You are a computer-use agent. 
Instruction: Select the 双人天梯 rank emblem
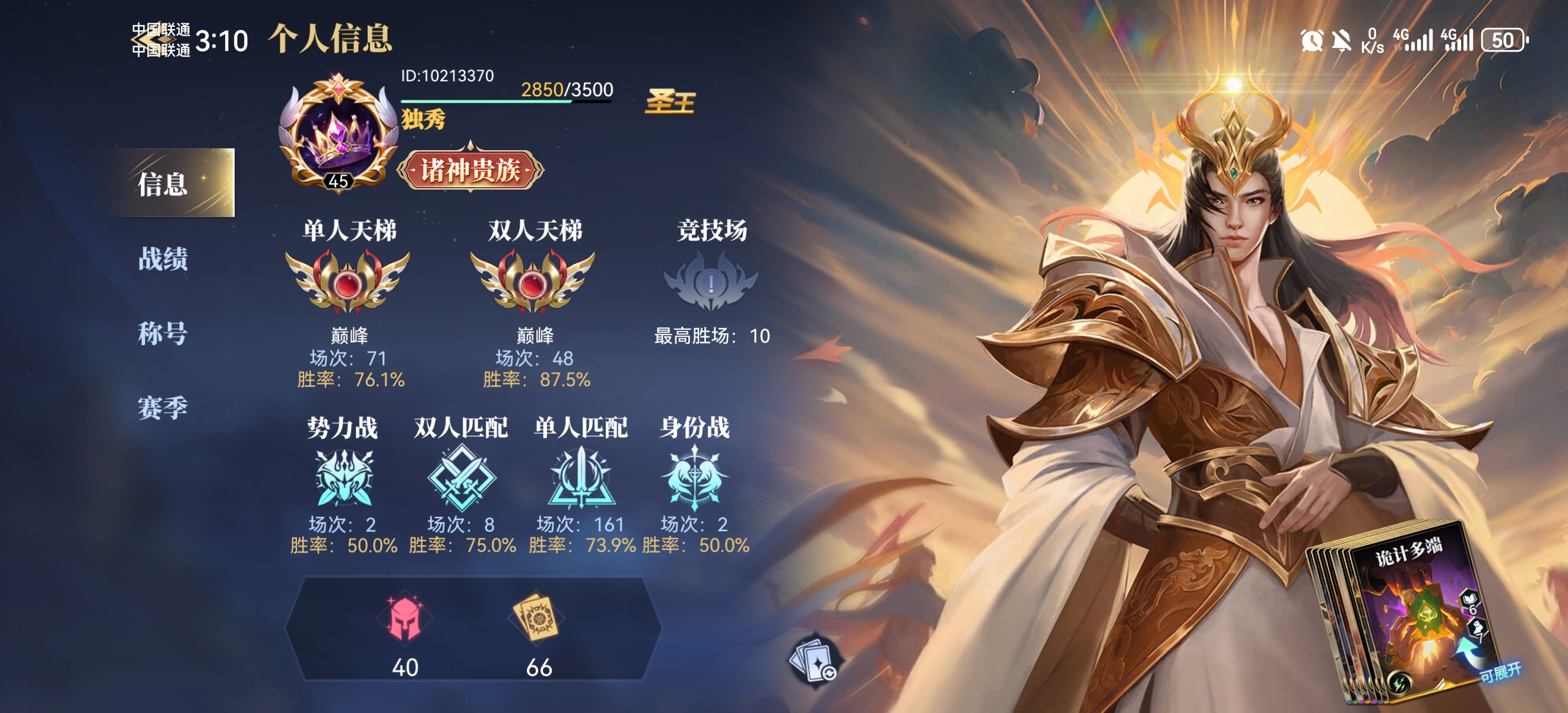(533, 282)
